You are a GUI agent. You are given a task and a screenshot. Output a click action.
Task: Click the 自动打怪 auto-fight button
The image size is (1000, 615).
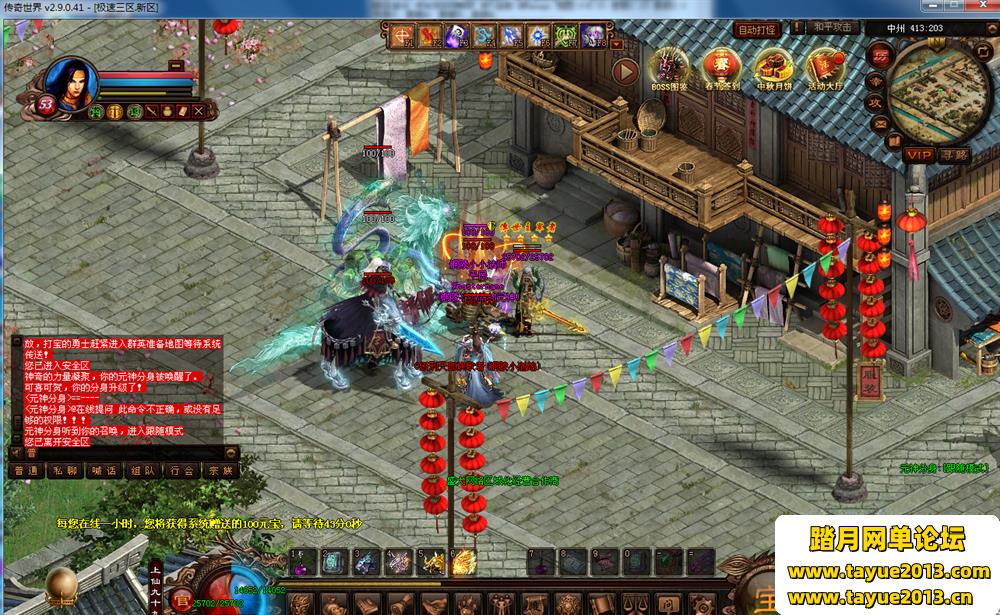757,30
